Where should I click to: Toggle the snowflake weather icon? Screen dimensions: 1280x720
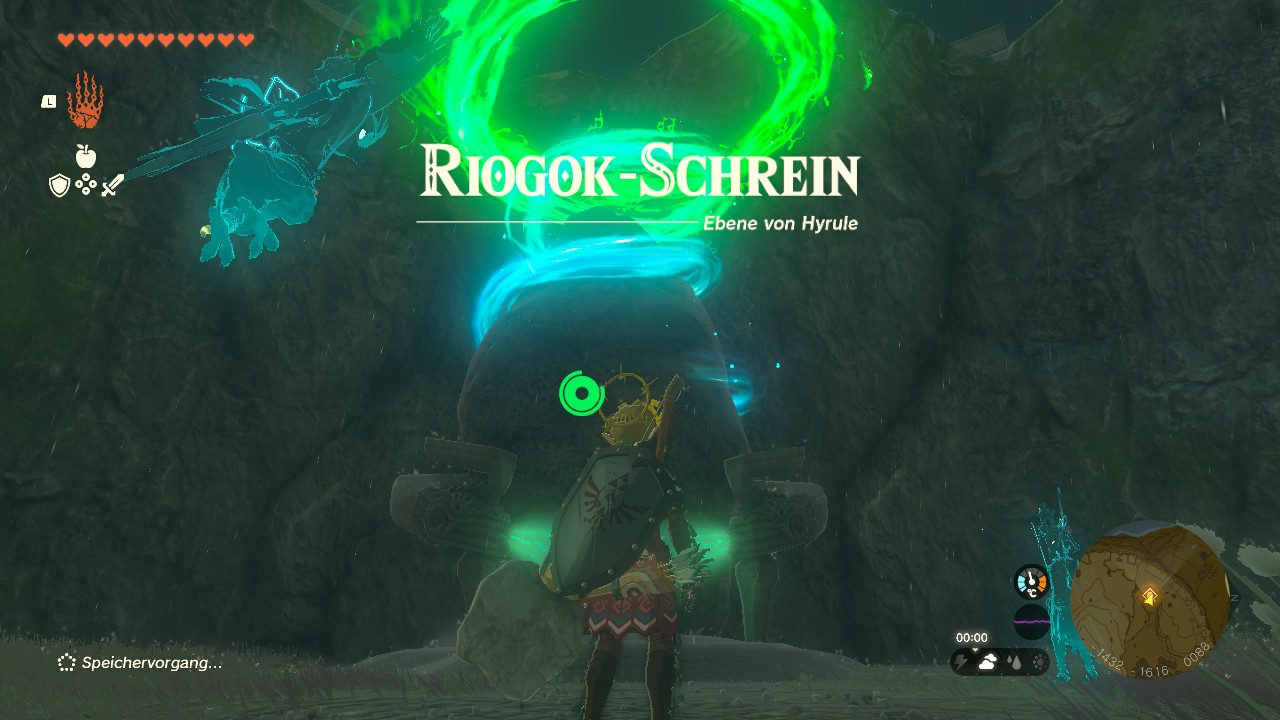click(1039, 663)
